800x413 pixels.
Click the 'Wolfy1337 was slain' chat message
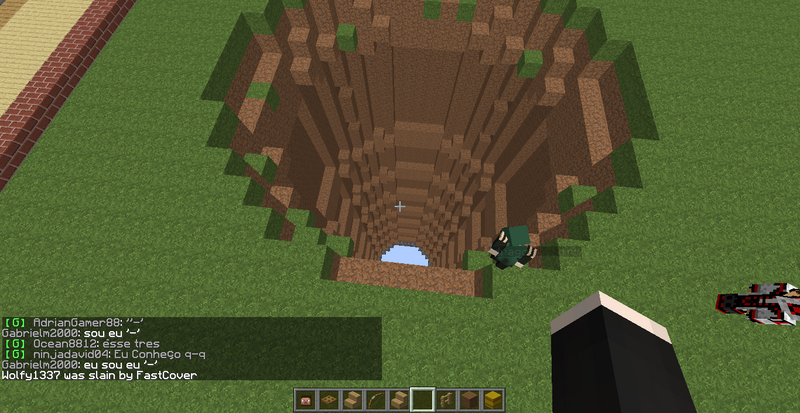[x=100, y=375]
